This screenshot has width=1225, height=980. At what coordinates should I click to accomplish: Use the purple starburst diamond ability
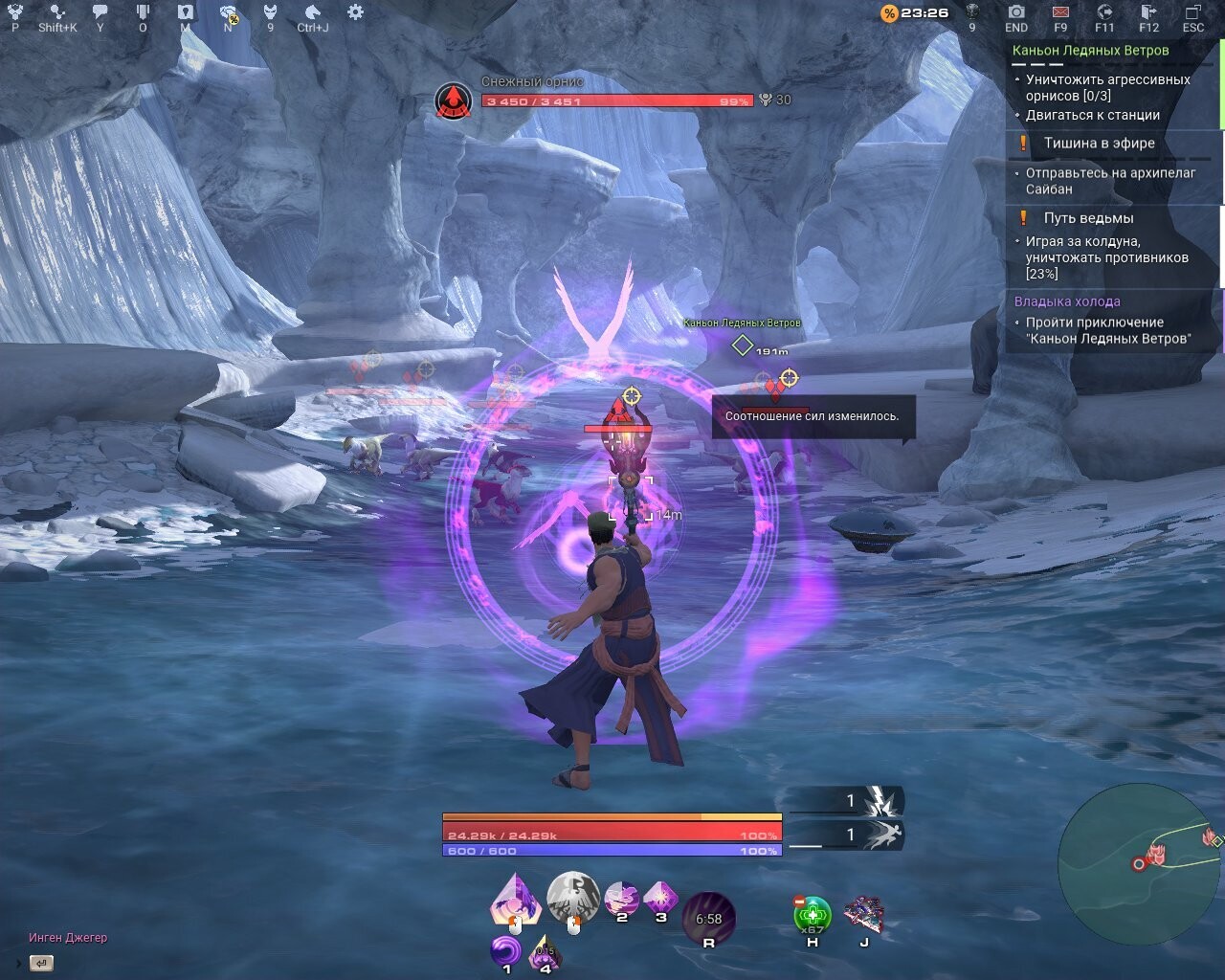coord(660,898)
